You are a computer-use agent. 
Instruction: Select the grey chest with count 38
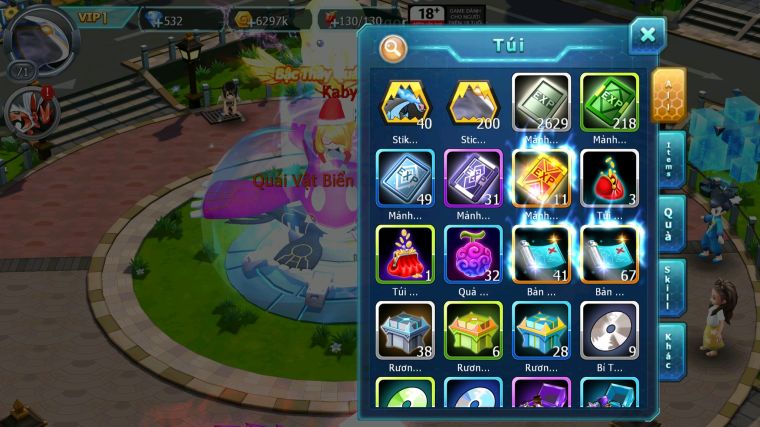405,331
